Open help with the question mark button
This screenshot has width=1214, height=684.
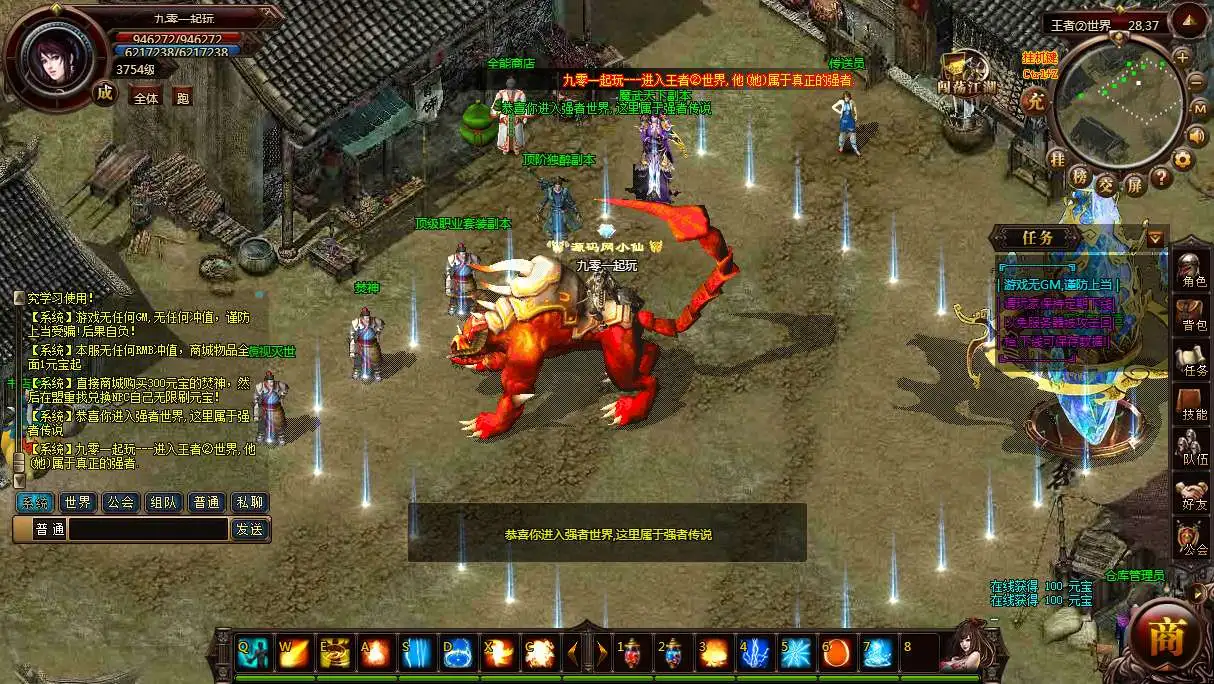pos(1160,178)
